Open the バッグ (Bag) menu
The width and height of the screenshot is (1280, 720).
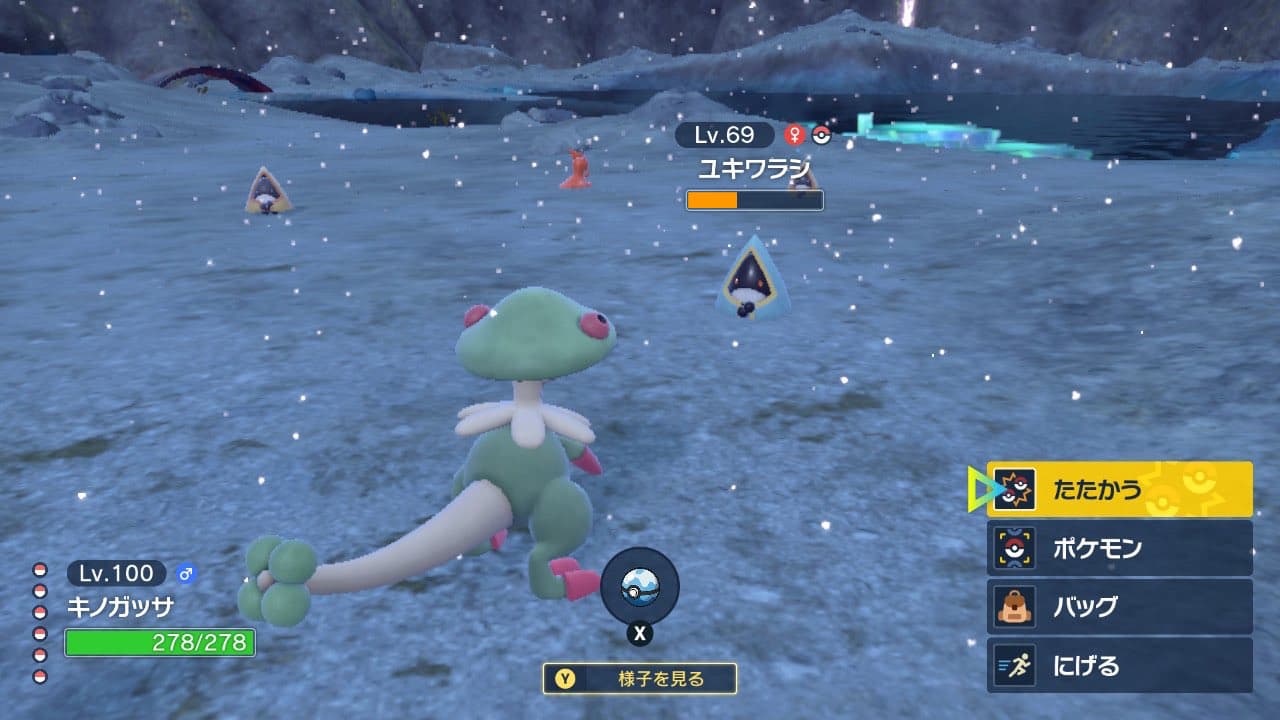point(1119,607)
